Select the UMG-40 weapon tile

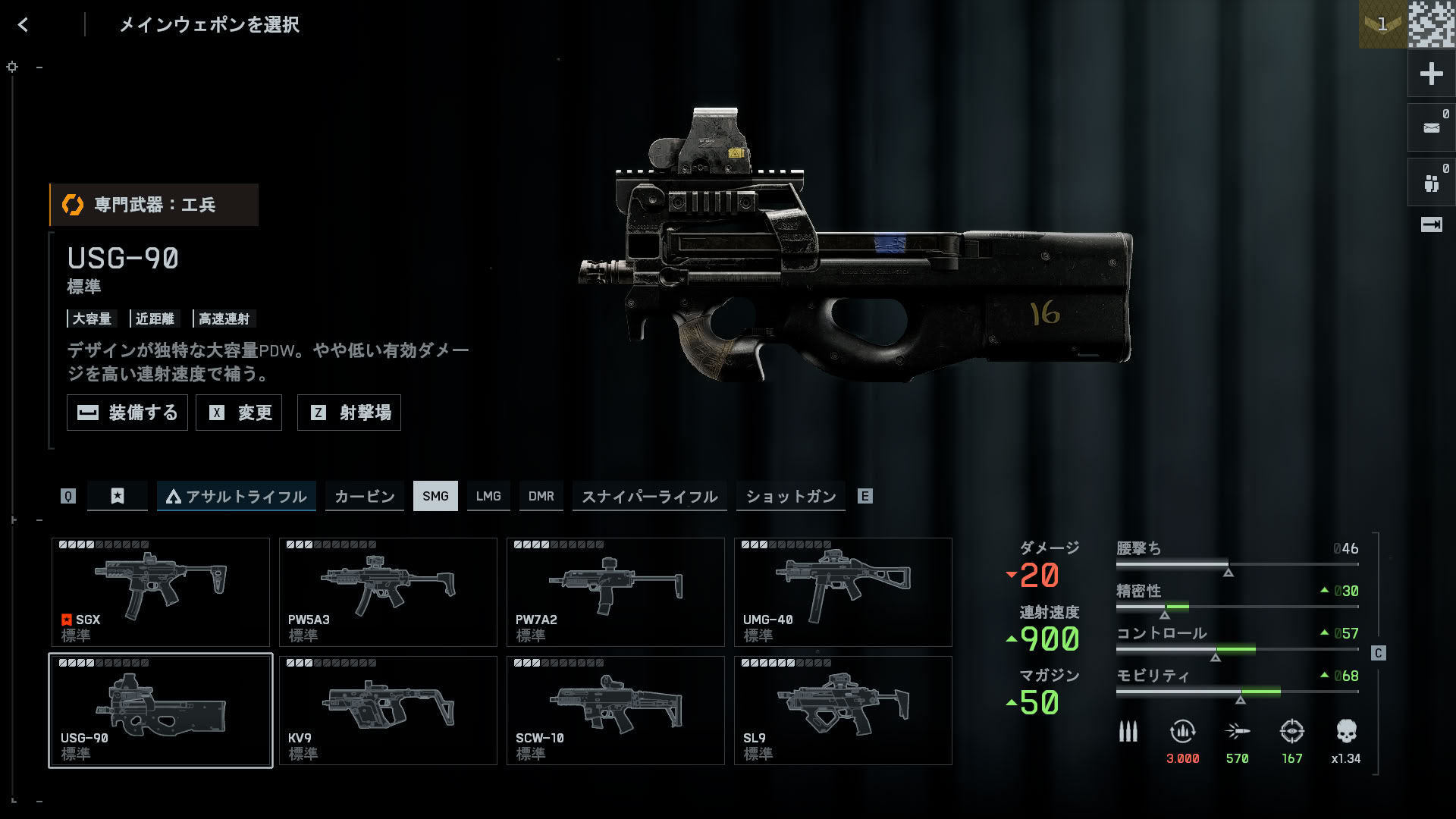[x=843, y=592]
